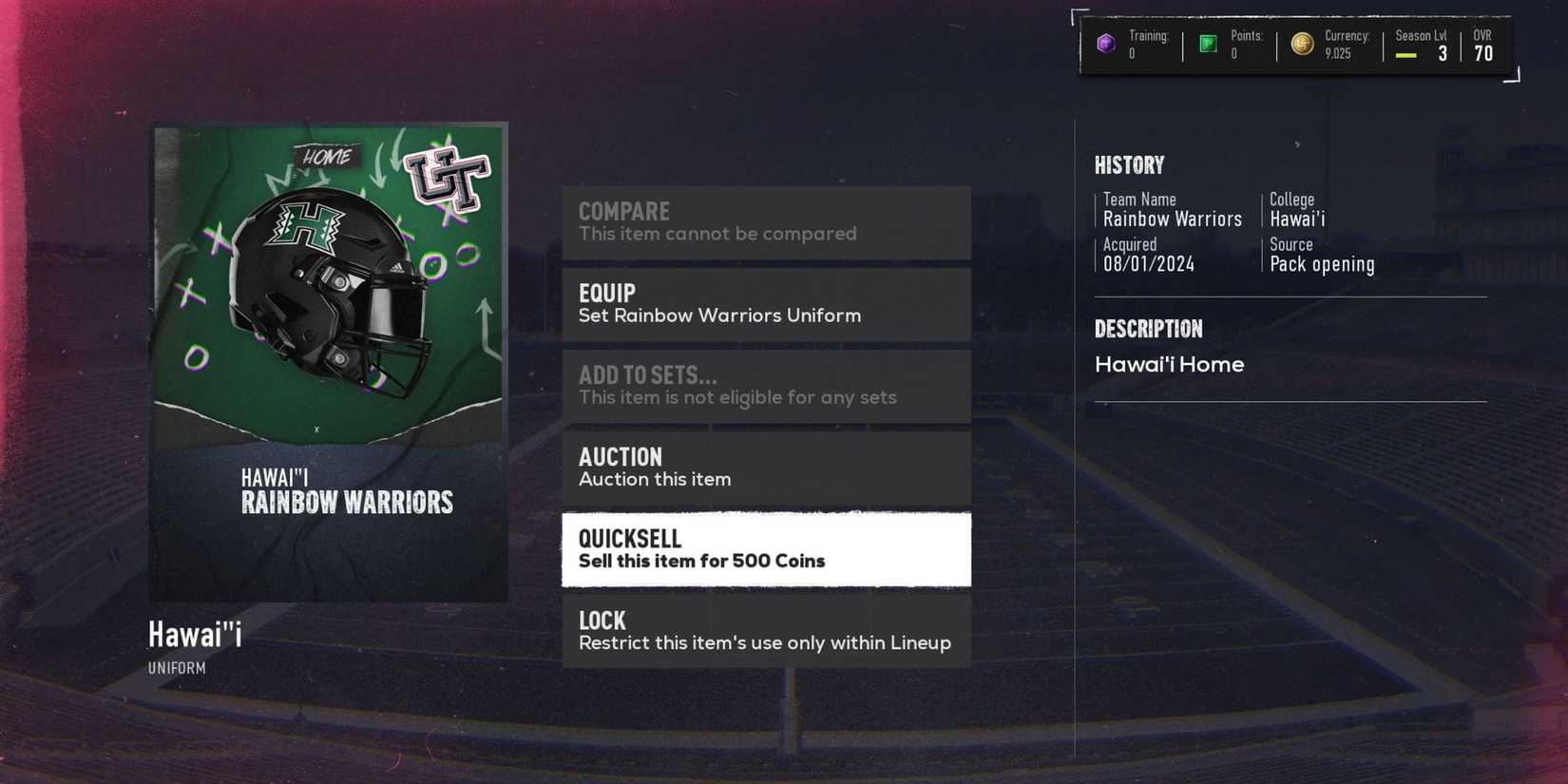Click the Hawai'i uniform card thumbnail
Screen dimensions: 1568x784
pos(328,361)
